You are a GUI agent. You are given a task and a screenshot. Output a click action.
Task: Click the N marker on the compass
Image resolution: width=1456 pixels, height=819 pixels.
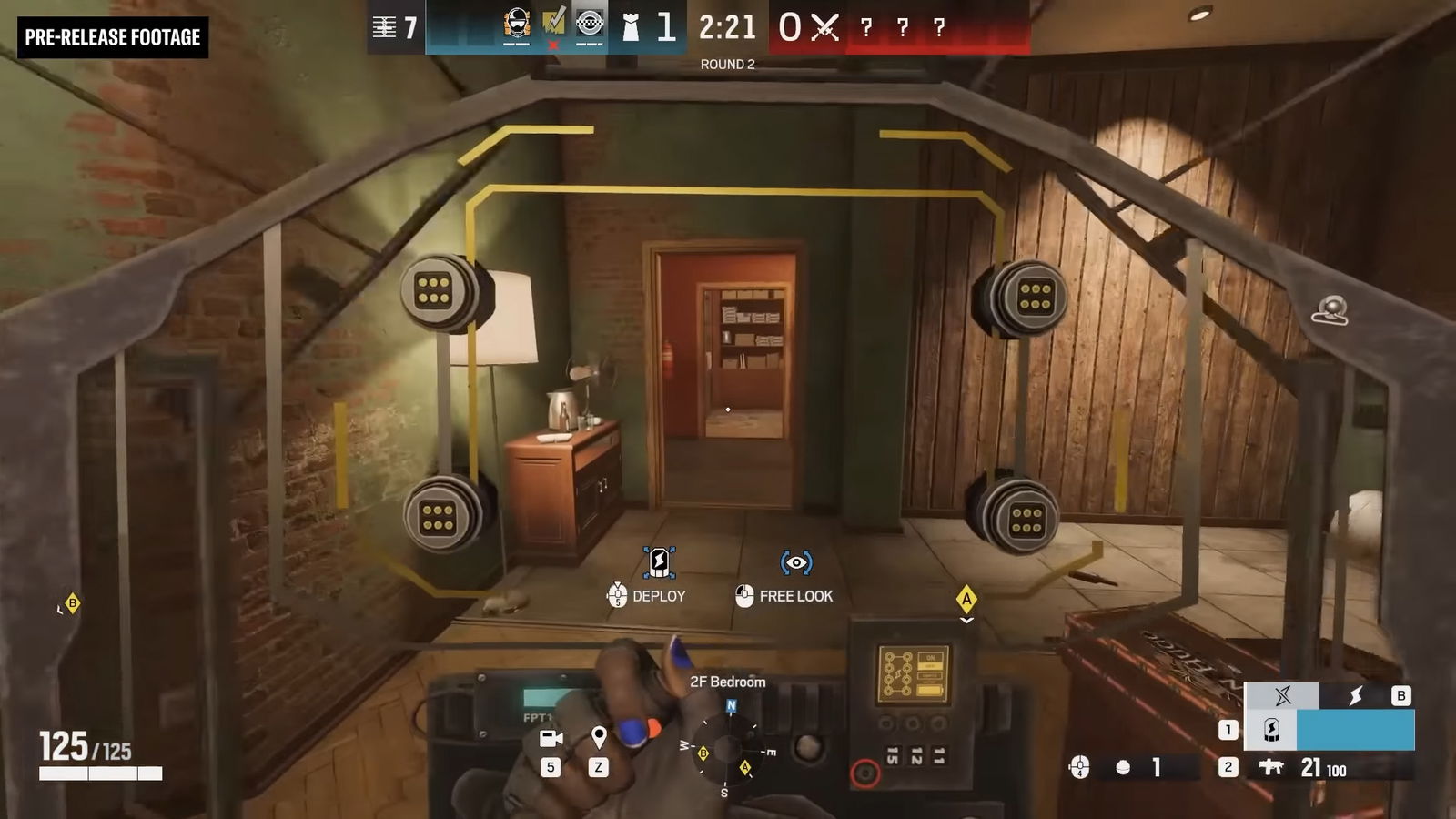pos(730,705)
